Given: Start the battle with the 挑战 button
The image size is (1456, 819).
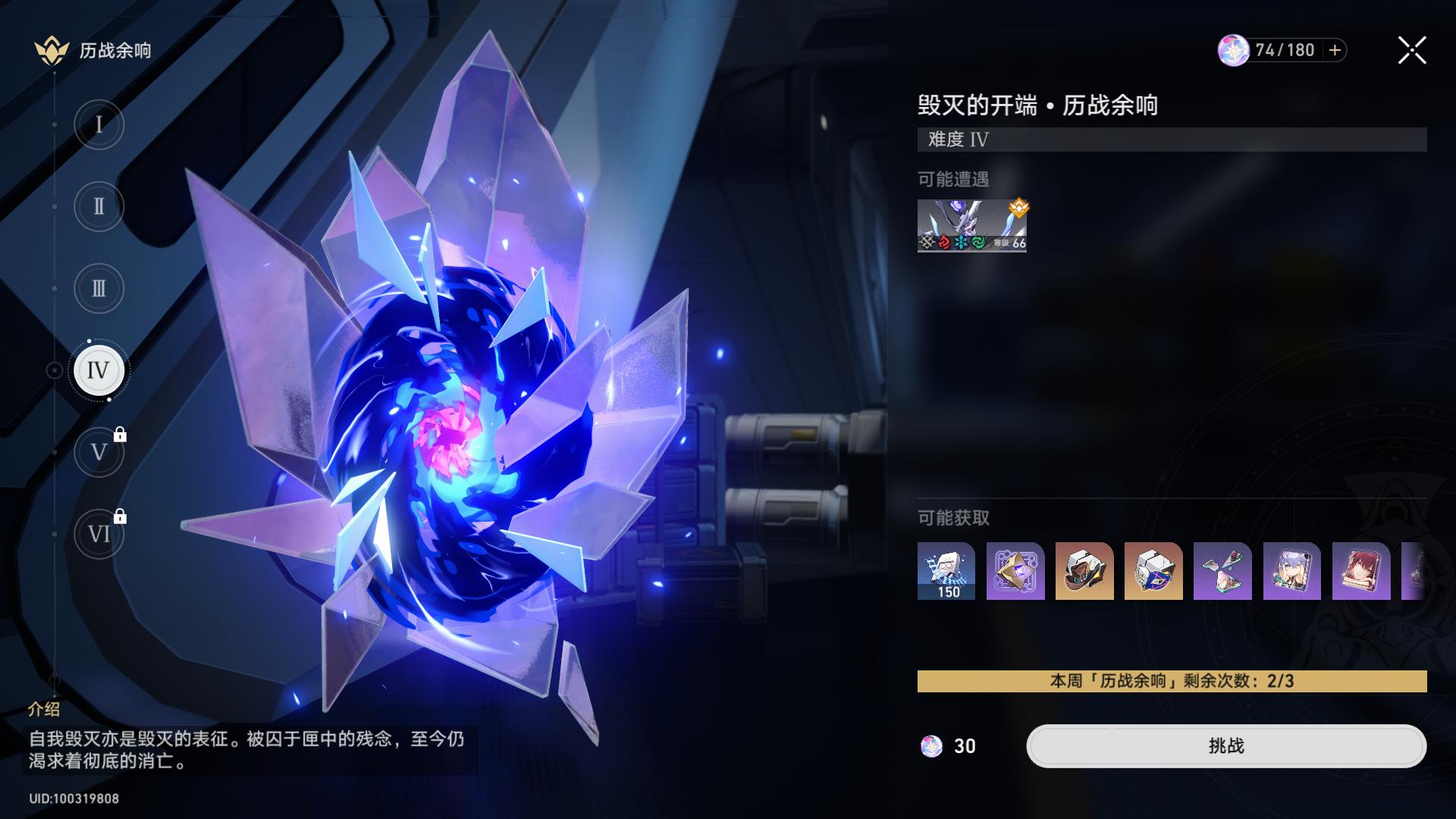Looking at the screenshot, I should pos(1225,746).
